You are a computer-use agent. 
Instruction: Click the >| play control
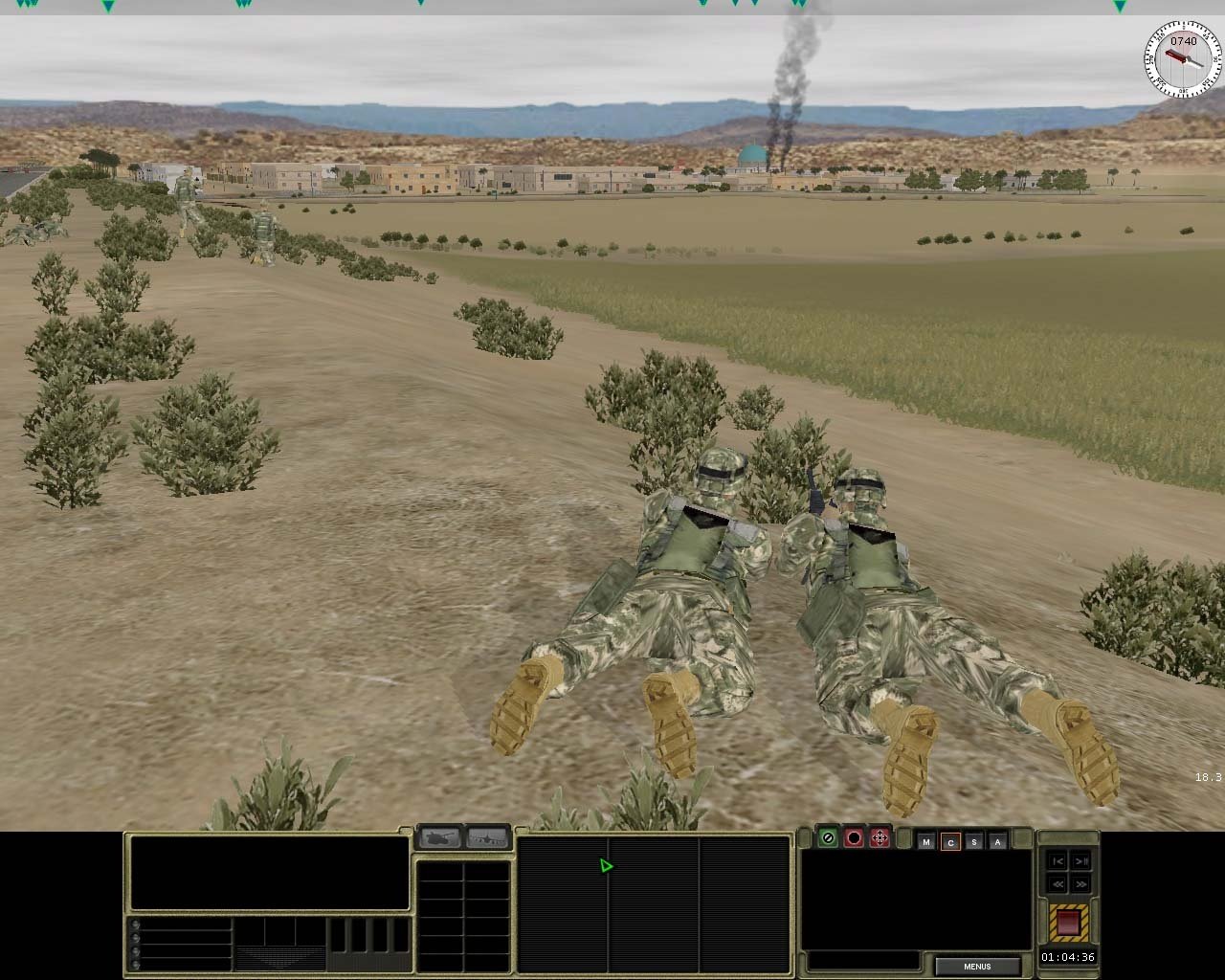point(1080,861)
